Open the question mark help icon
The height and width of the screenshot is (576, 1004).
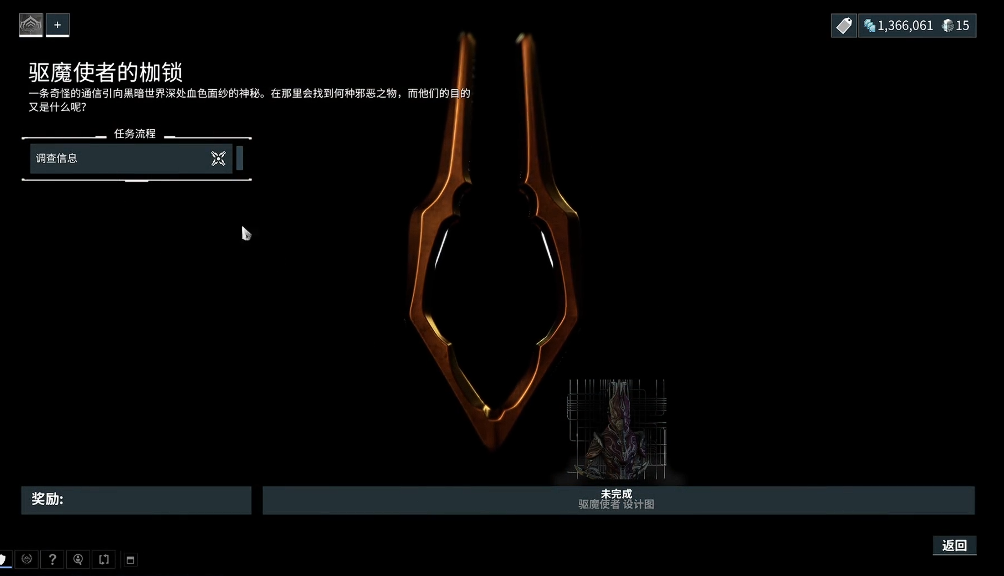pos(52,560)
